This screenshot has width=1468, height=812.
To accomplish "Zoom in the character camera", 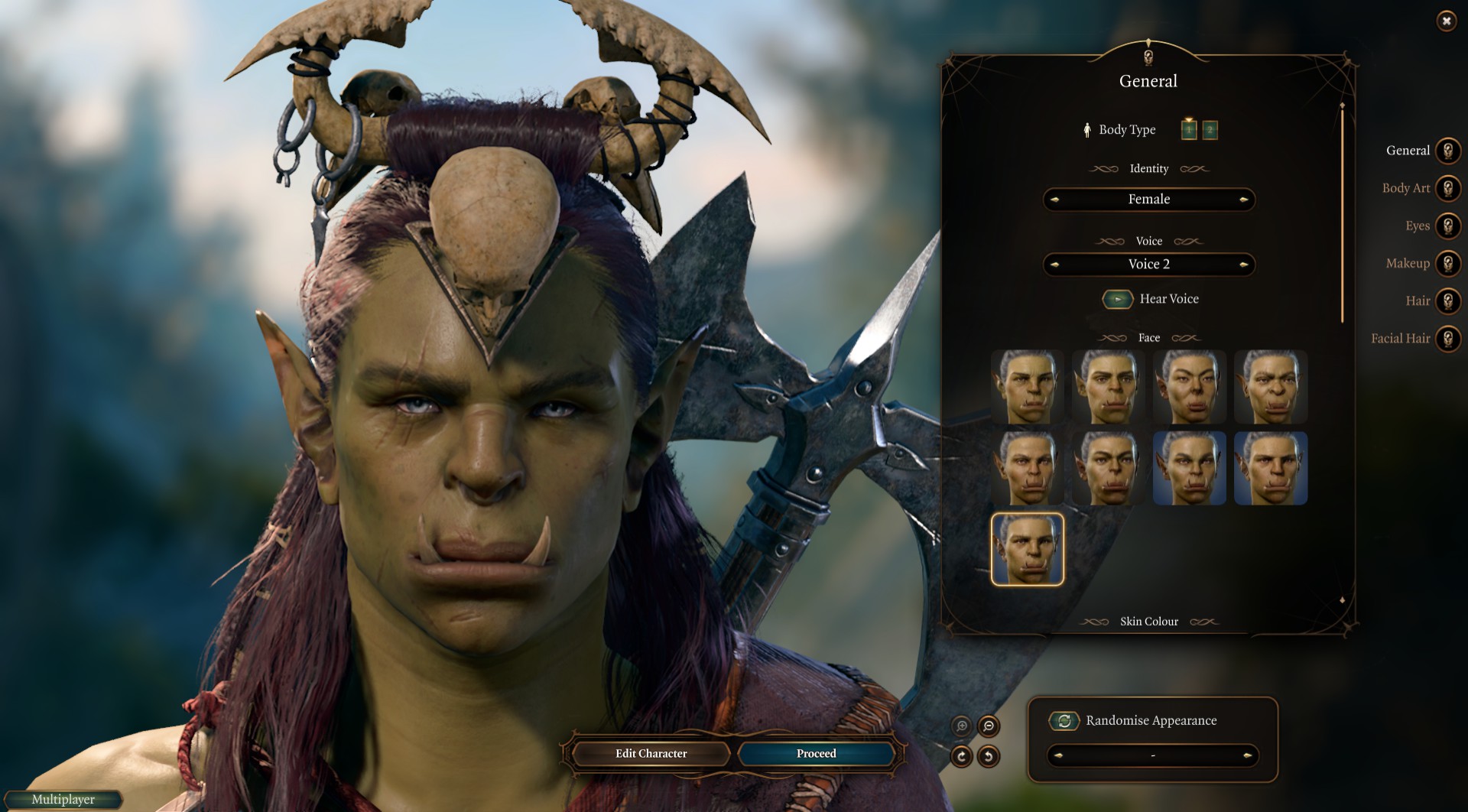I will (962, 726).
